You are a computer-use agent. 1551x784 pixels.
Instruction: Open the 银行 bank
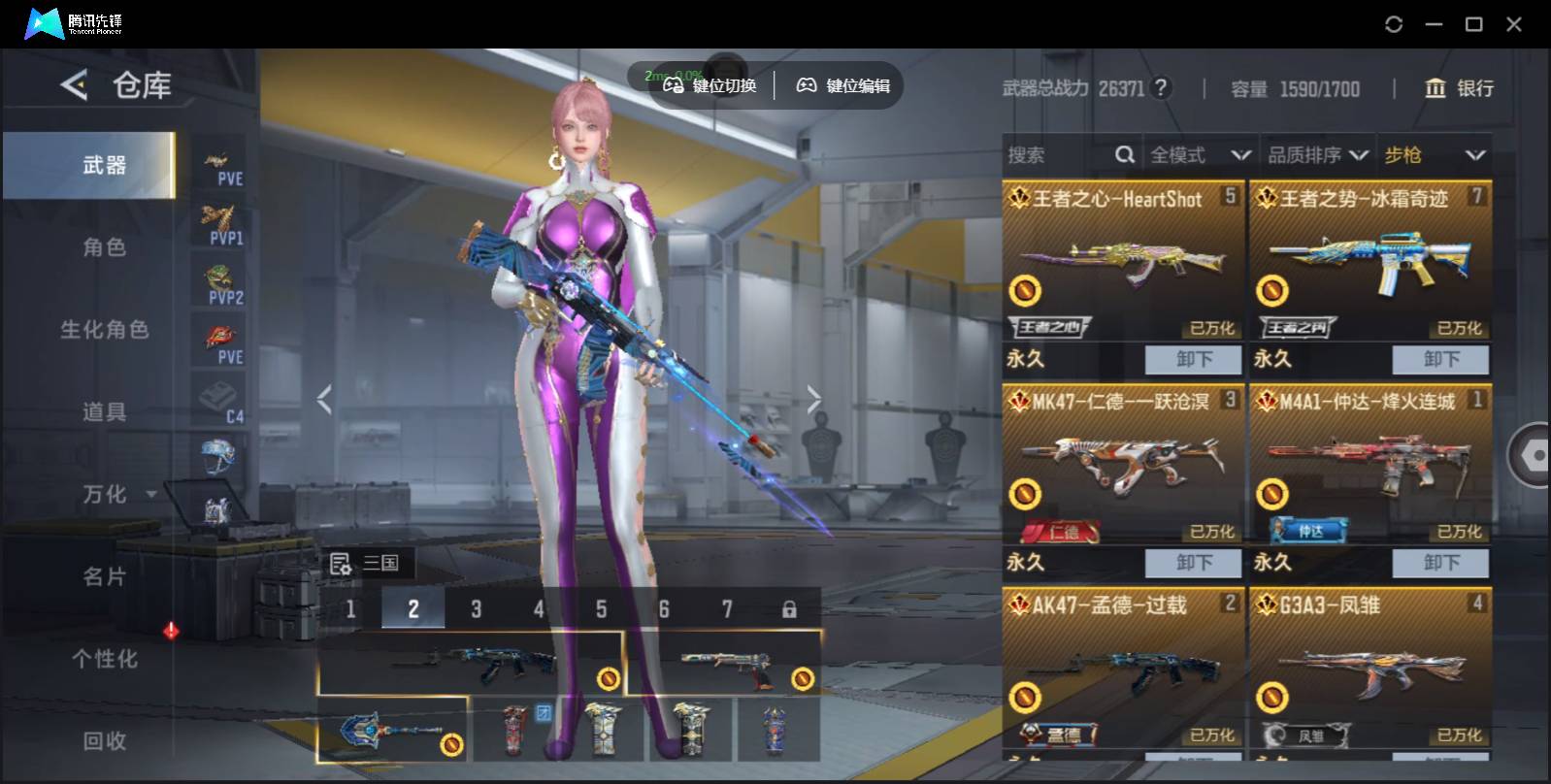(x=1459, y=88)
